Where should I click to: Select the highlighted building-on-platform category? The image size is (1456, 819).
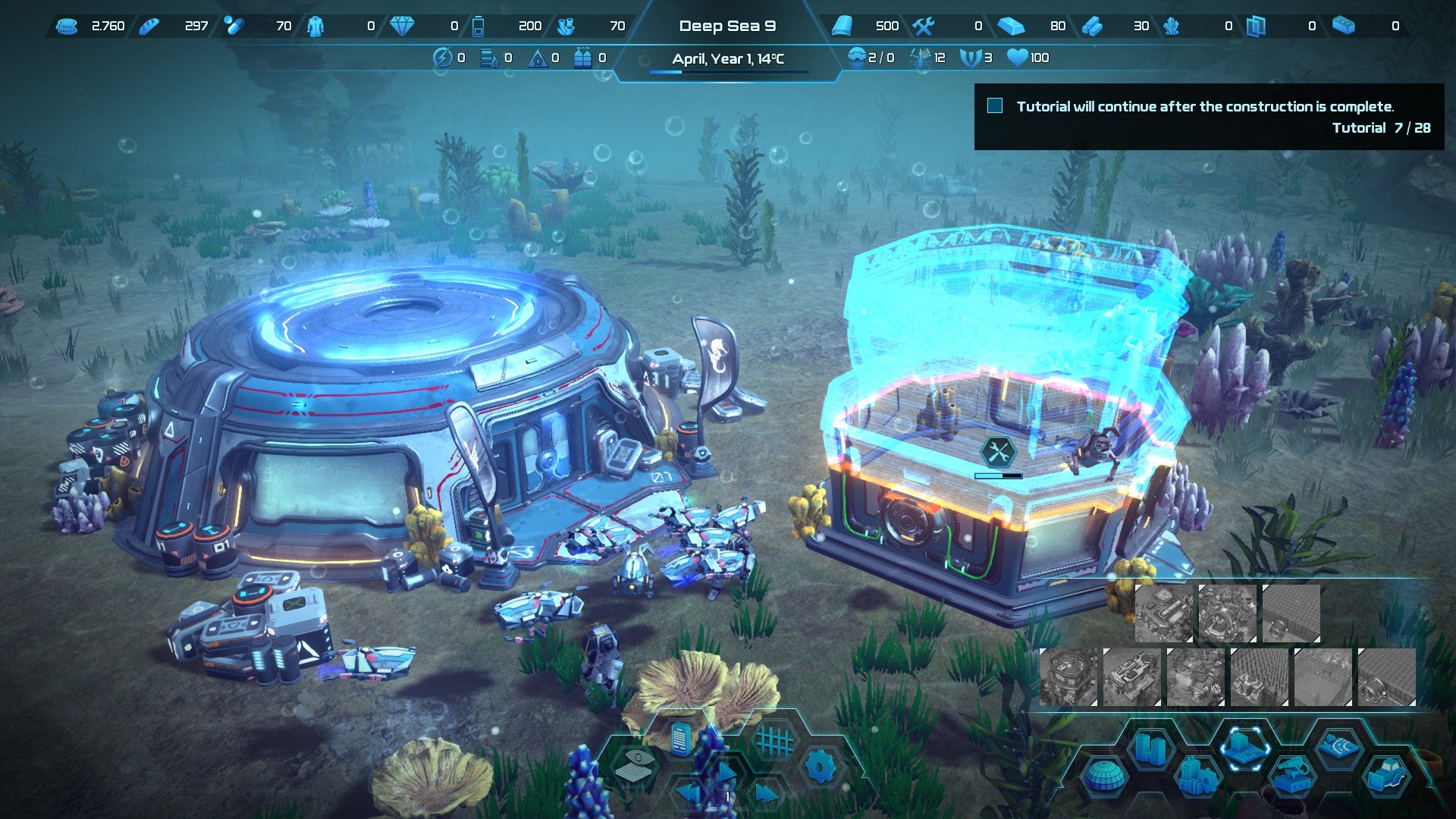tap(1244, 748)
